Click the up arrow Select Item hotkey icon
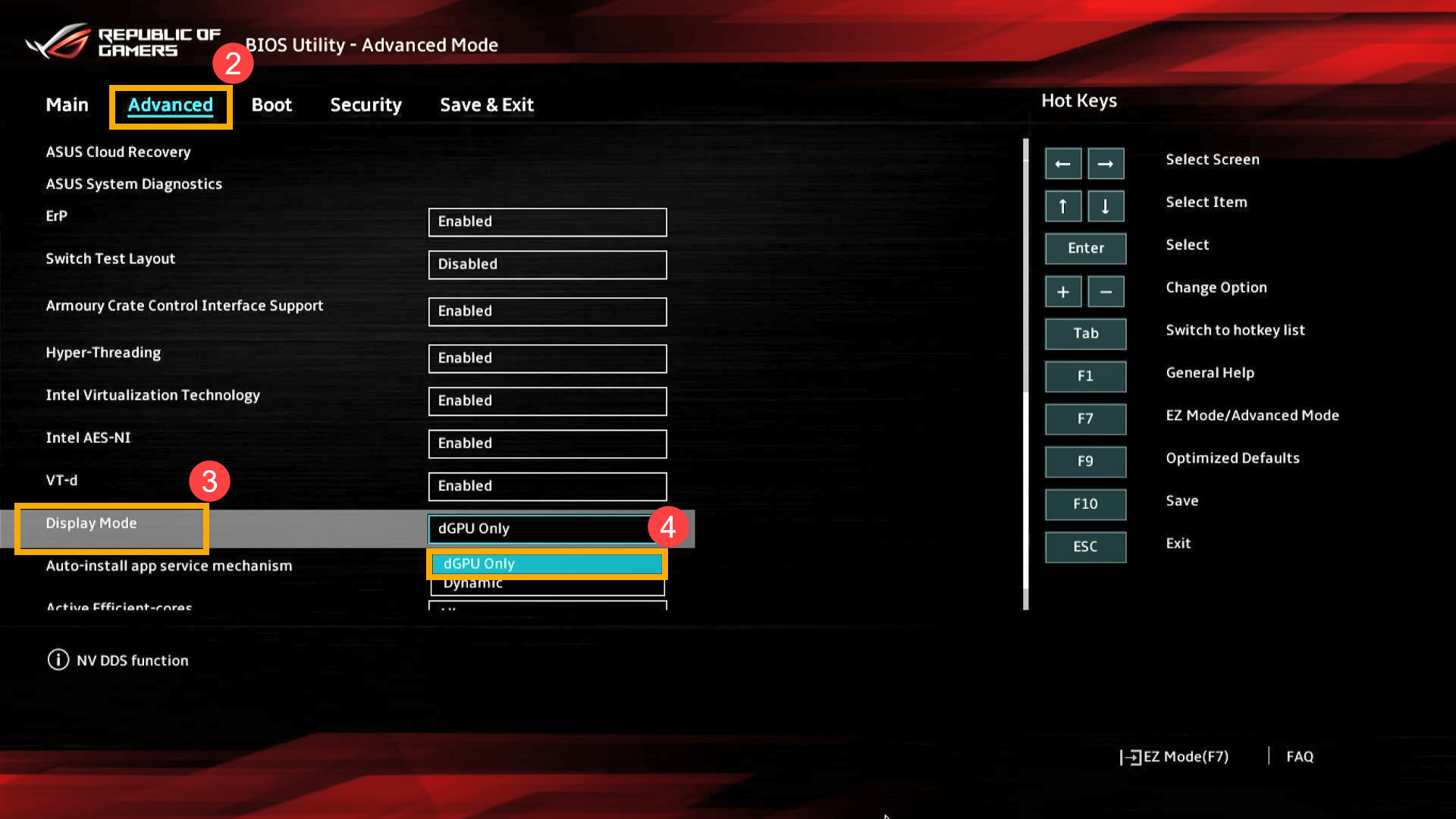The image size is (1456, 819). pyautogui.click(x=1063, y=206)
